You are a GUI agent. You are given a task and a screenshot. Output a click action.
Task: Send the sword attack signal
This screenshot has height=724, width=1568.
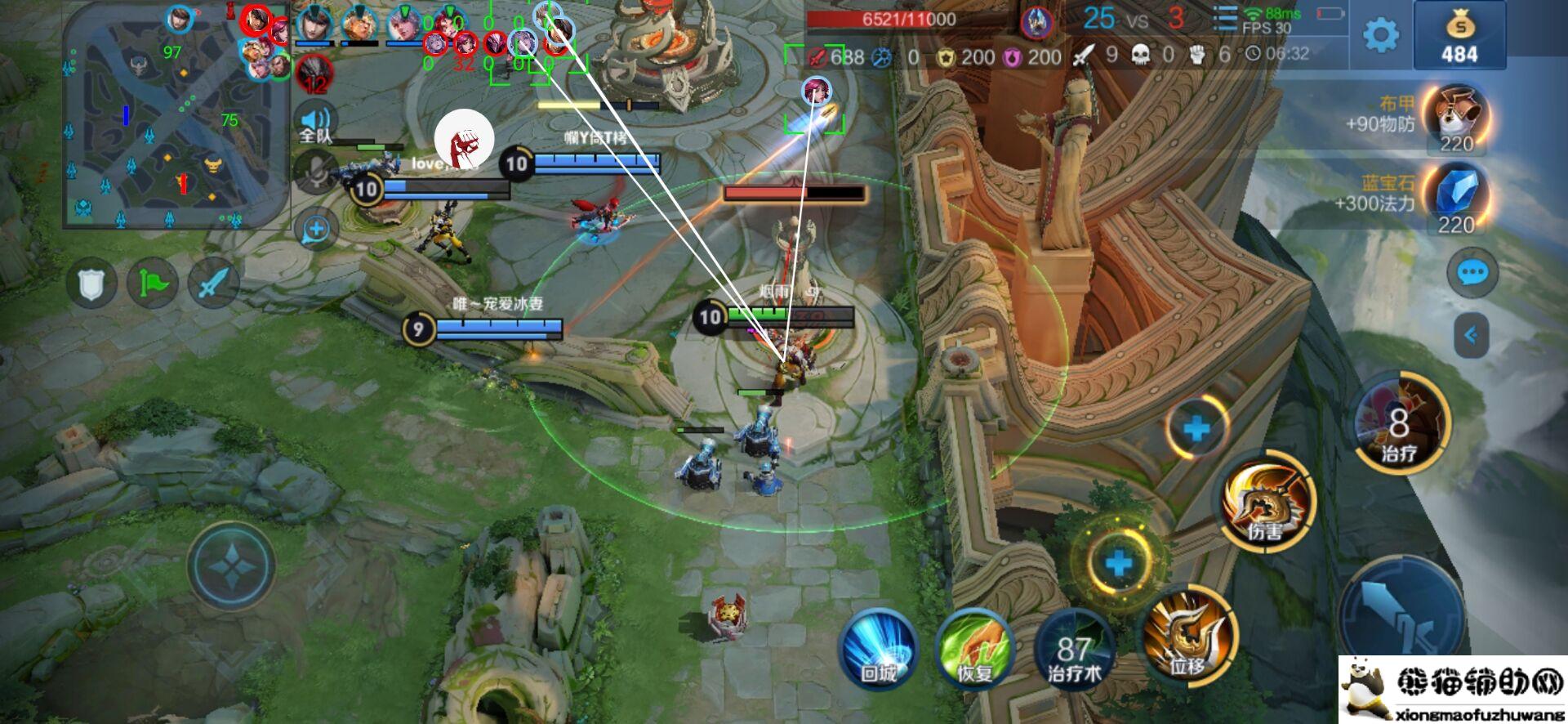(x=213, y=284)
